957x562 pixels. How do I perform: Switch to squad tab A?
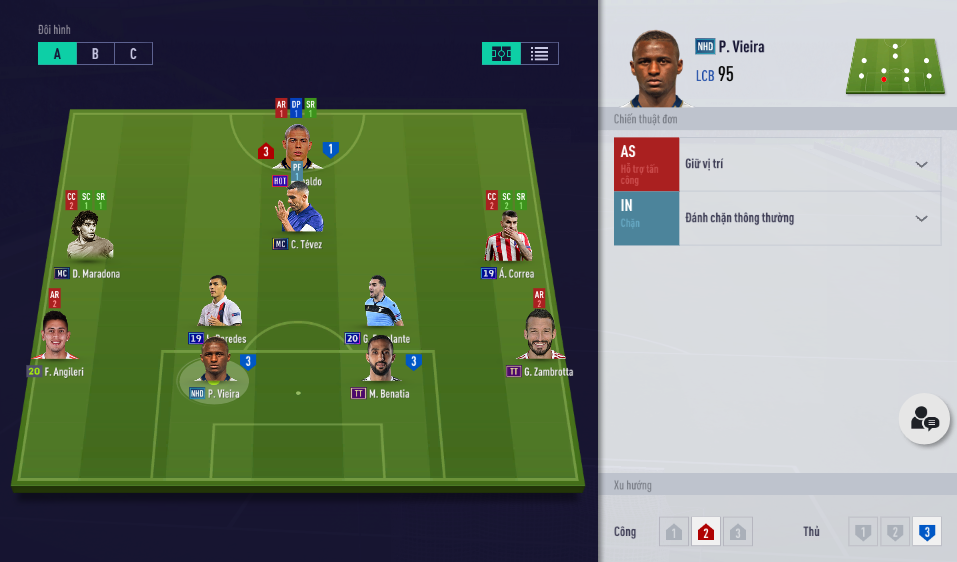pos(57,54)
